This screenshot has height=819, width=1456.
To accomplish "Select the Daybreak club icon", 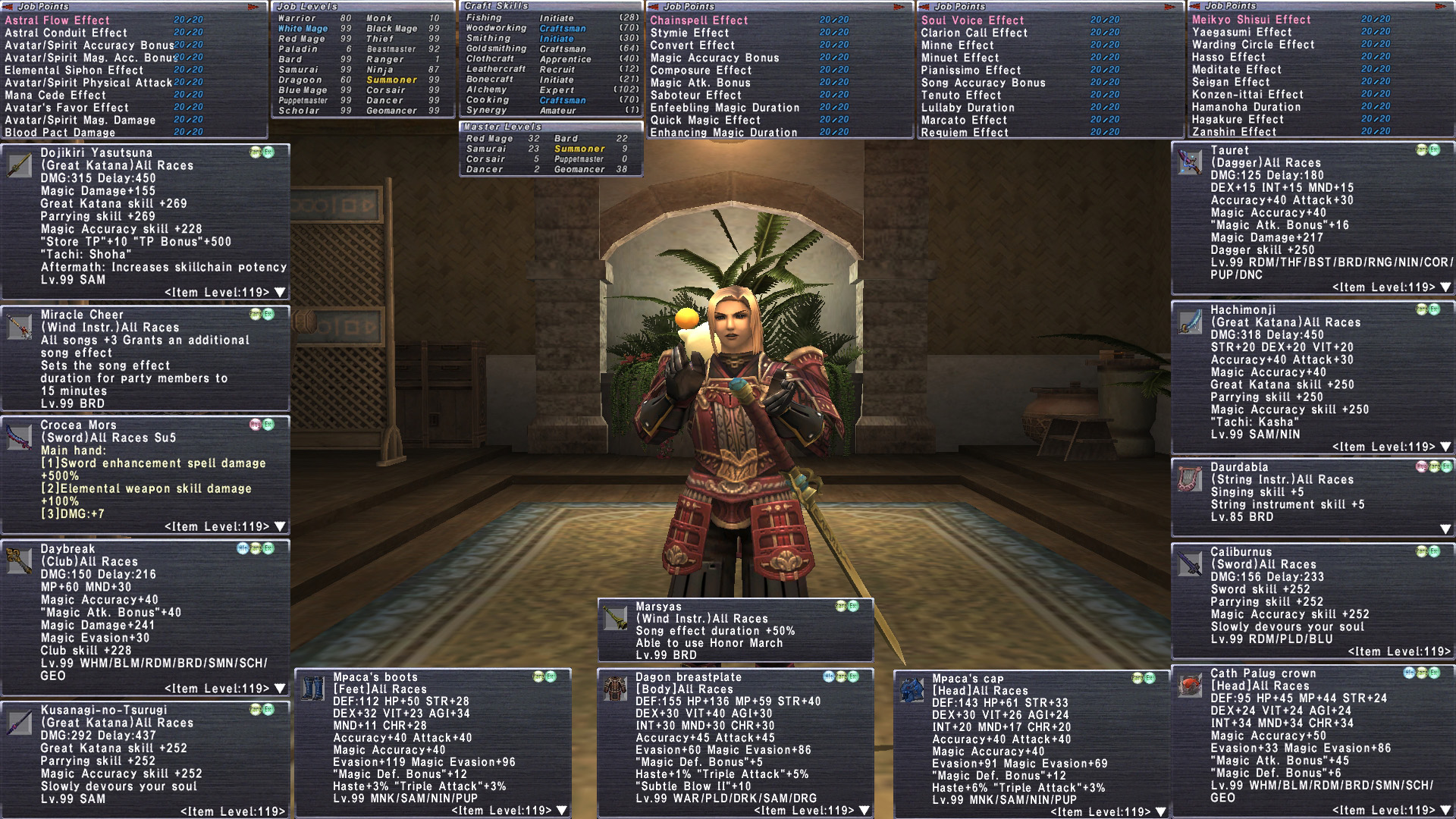I will (19, 561).
